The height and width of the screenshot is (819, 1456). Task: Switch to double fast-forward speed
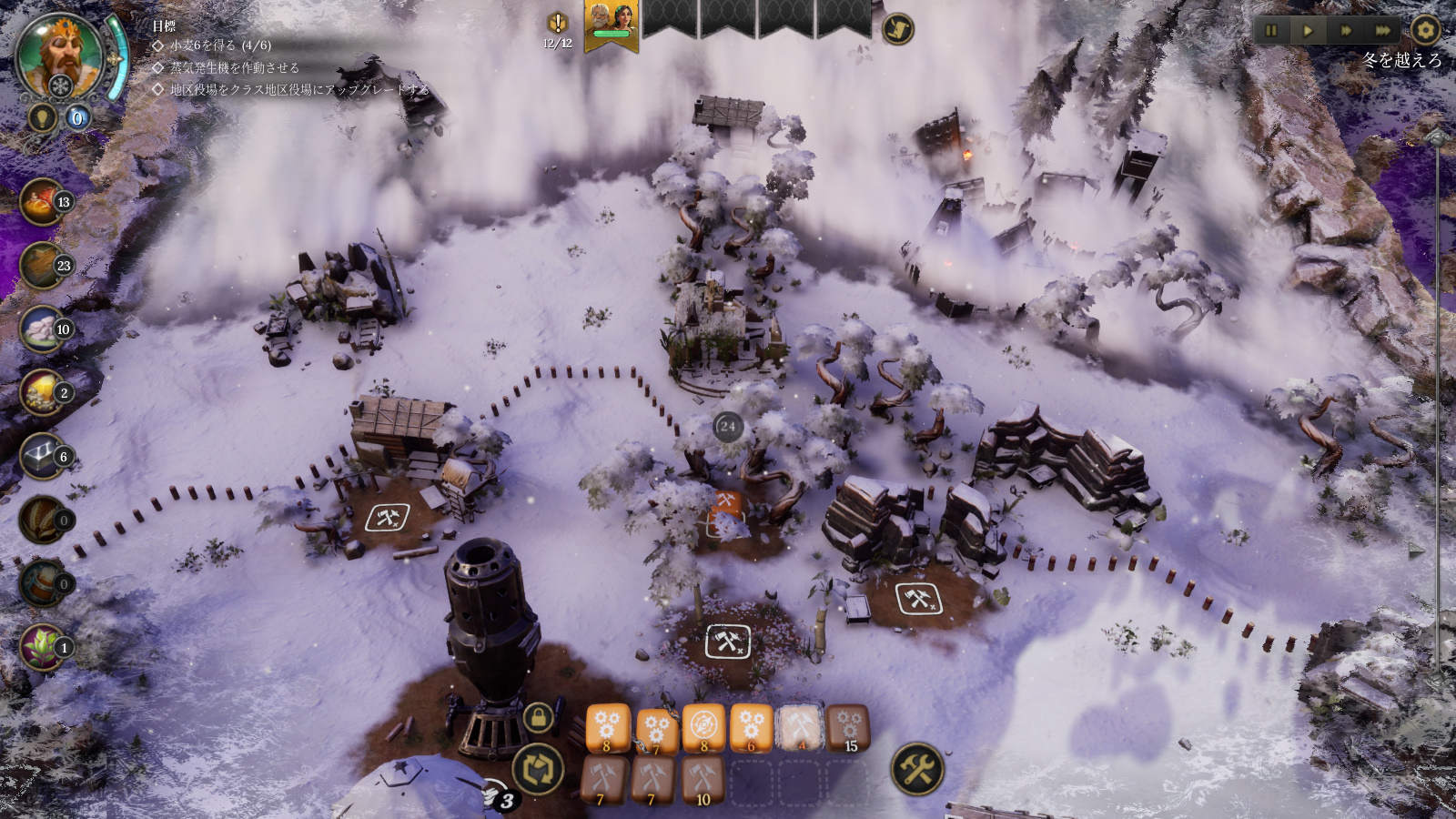(x=1346, y=31)
